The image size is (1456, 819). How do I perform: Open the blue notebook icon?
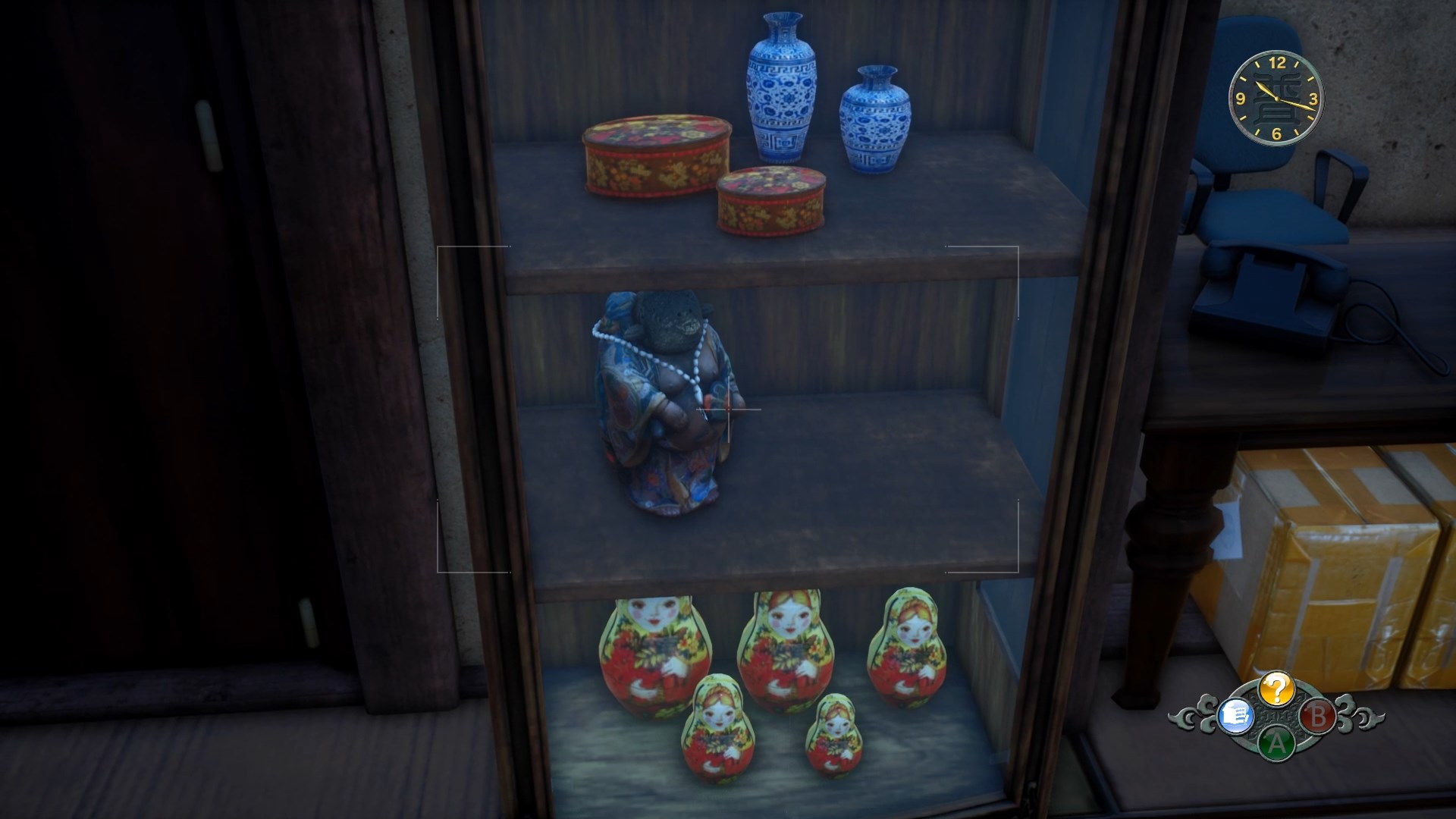[x=1235, y=716]
